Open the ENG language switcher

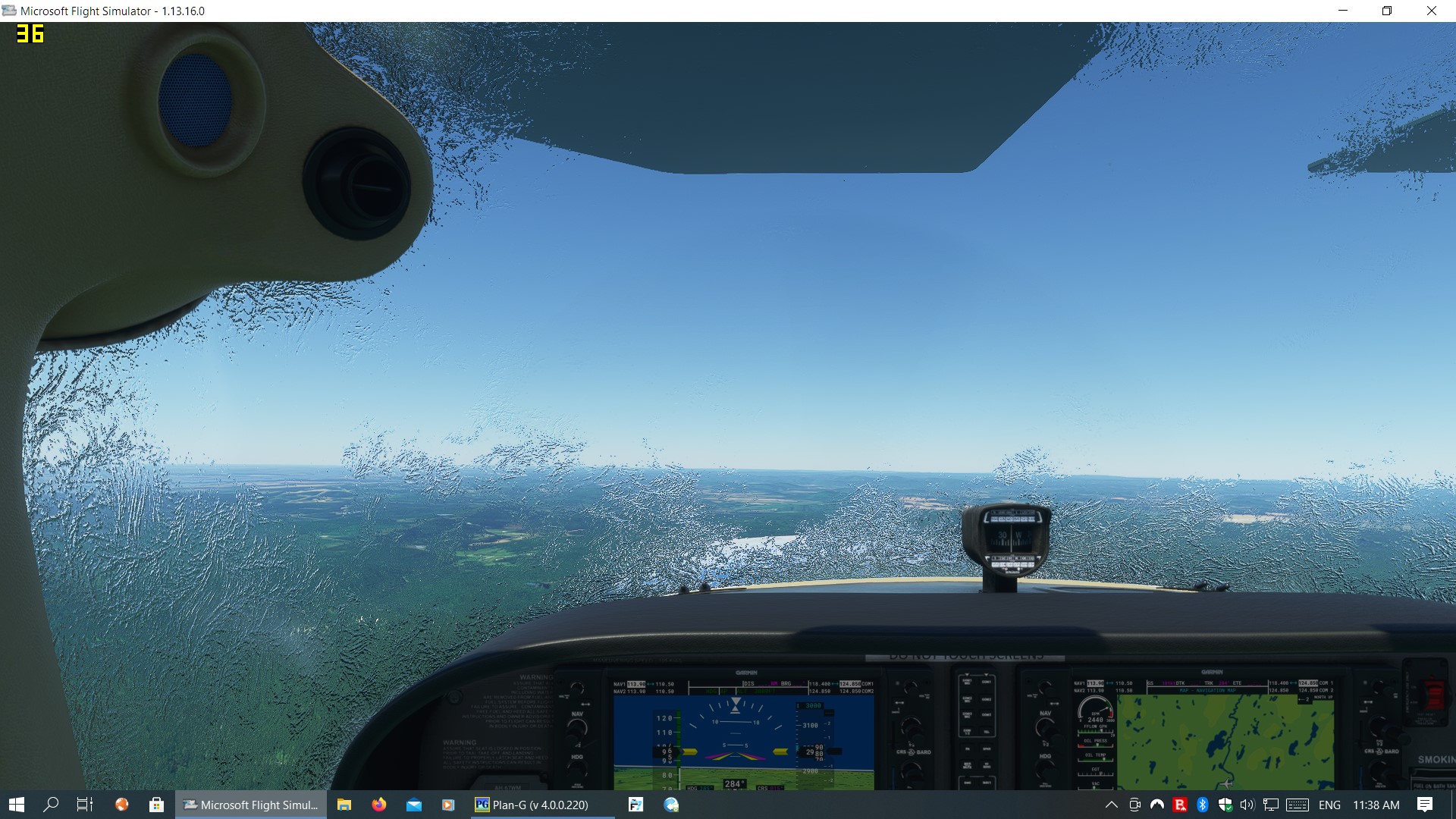click(1329, 805)
